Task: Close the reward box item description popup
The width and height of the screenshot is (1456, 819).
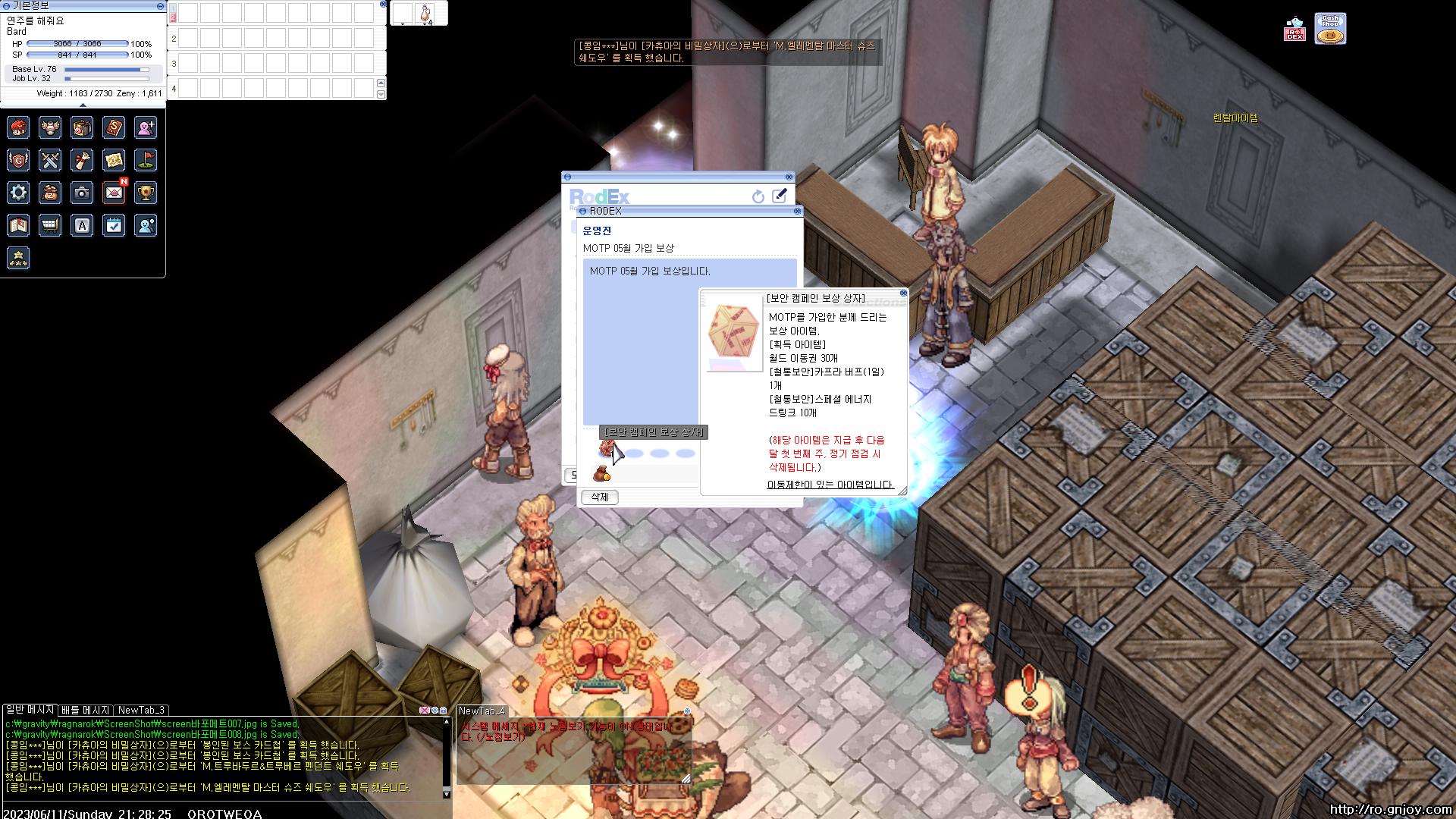Action: pyautogui.click(x=903, y=293)
